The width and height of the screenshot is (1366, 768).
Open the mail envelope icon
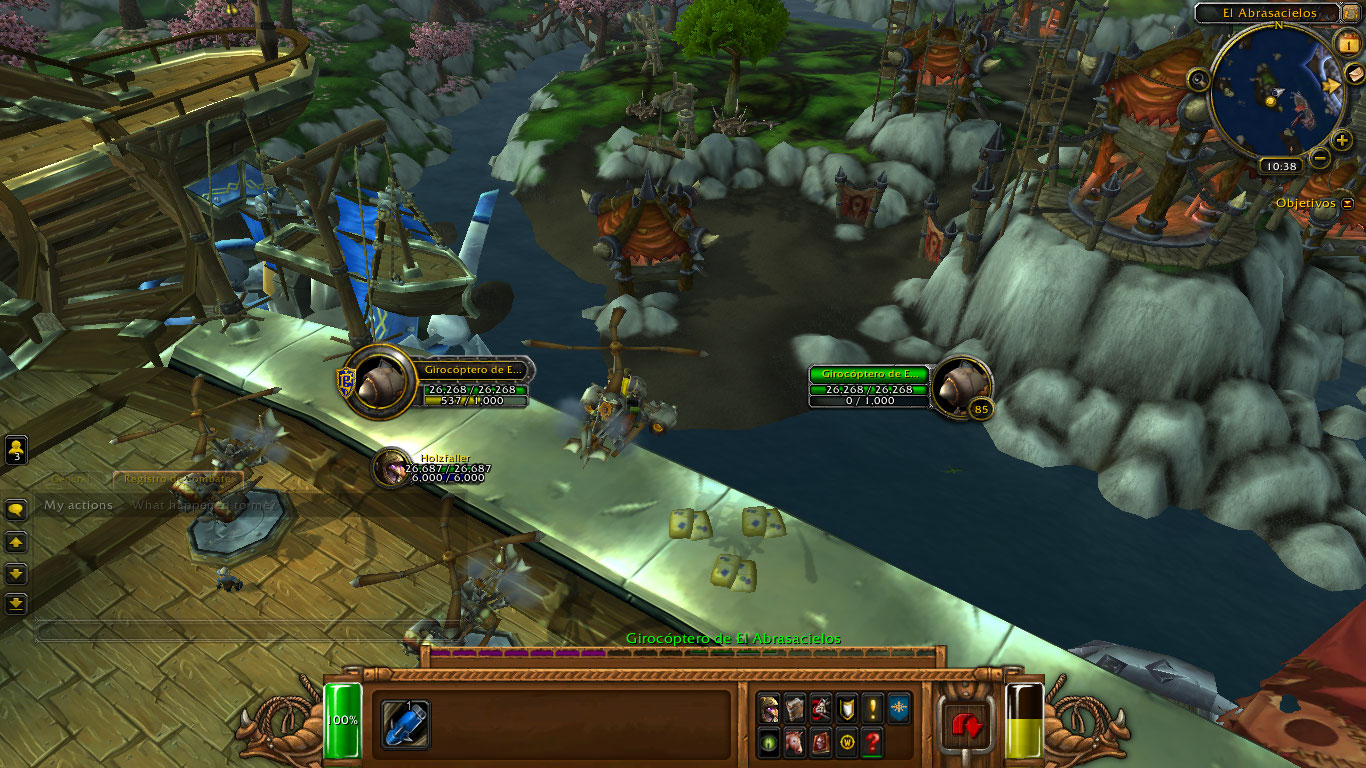click(1353, 73)
